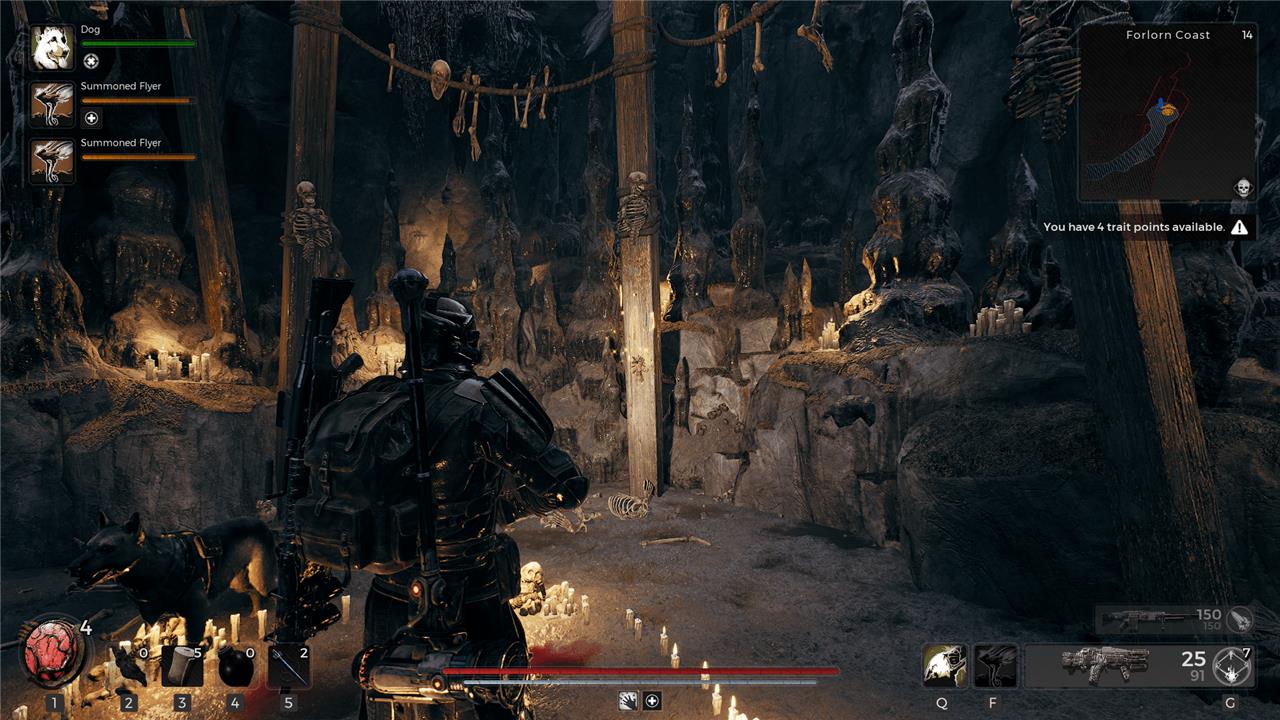Activate the summoned flyer skill icon
Image resolution: width=1280 pixels, height=720 pixels.
(995, 666)
